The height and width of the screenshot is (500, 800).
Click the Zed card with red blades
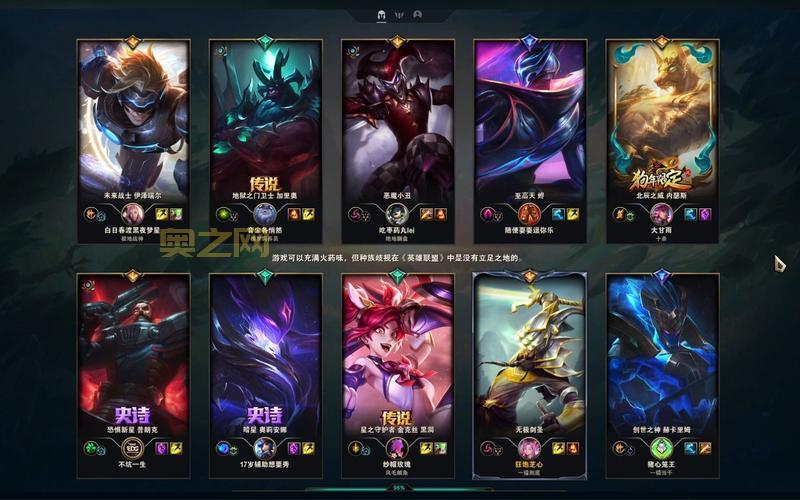point(530,130)
